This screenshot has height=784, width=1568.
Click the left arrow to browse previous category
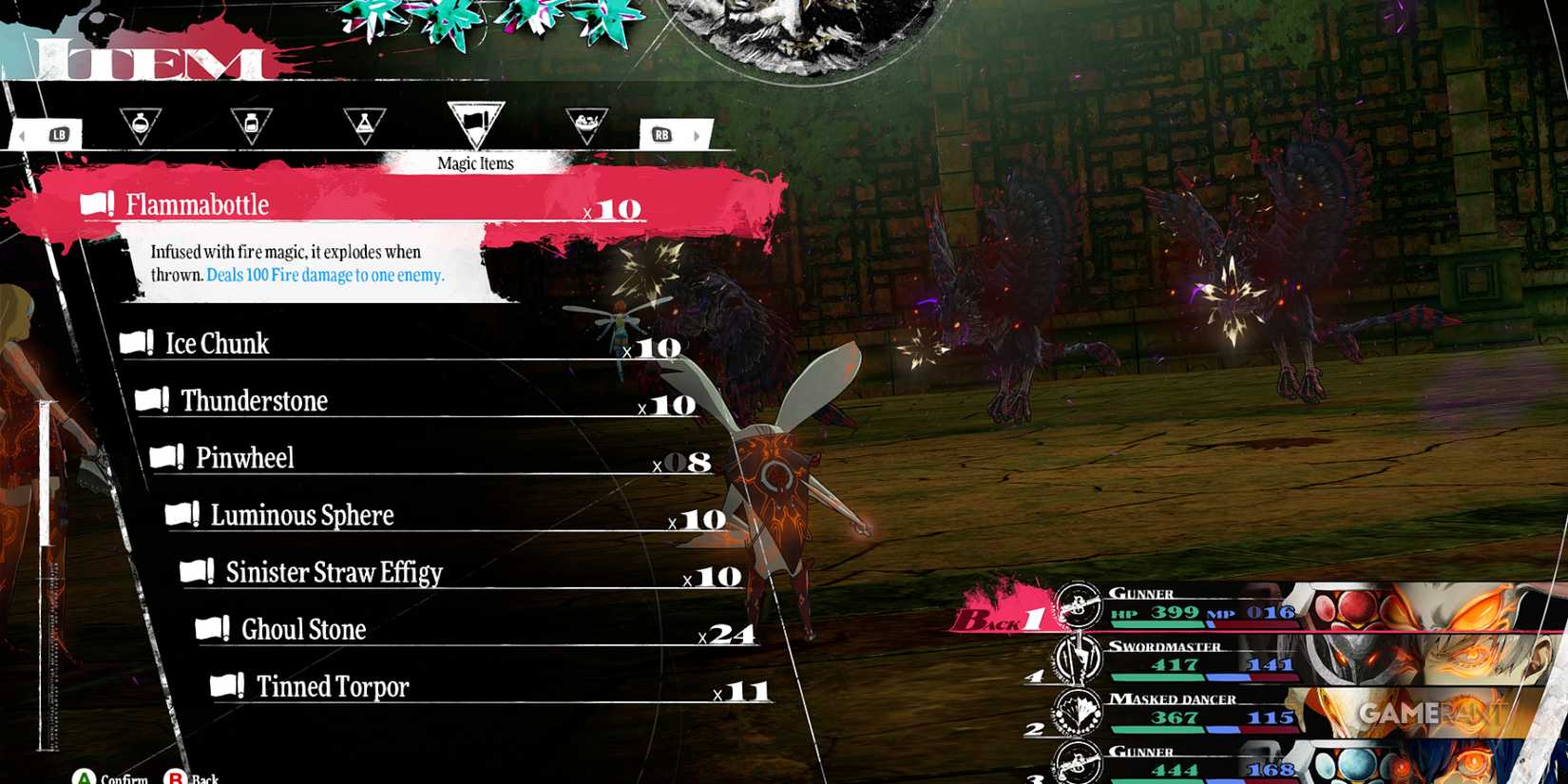click(x=20, y=135)
